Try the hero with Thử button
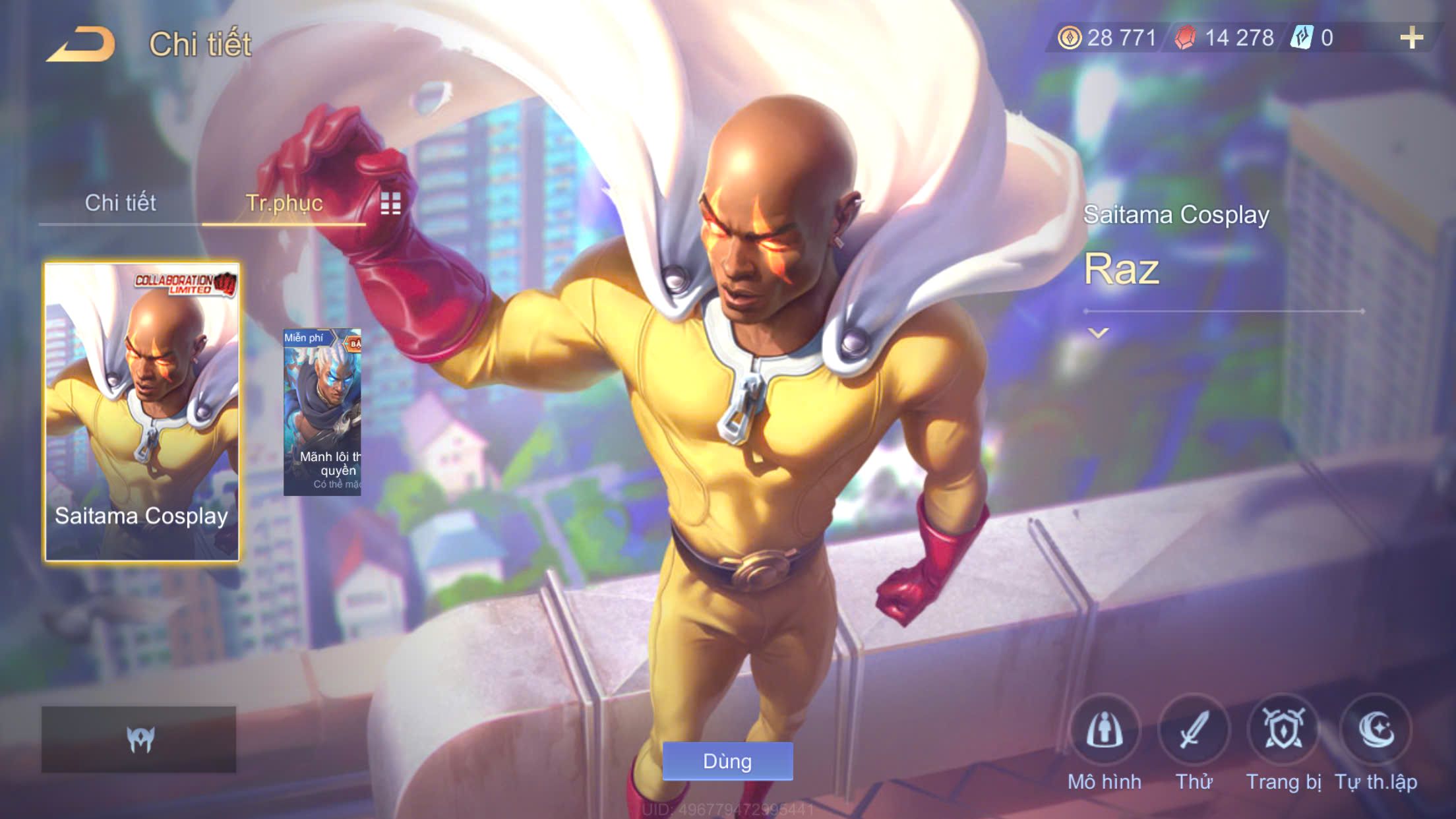Image resolution: width=1456 pixels, height=819 pixels. point(1194,731)
